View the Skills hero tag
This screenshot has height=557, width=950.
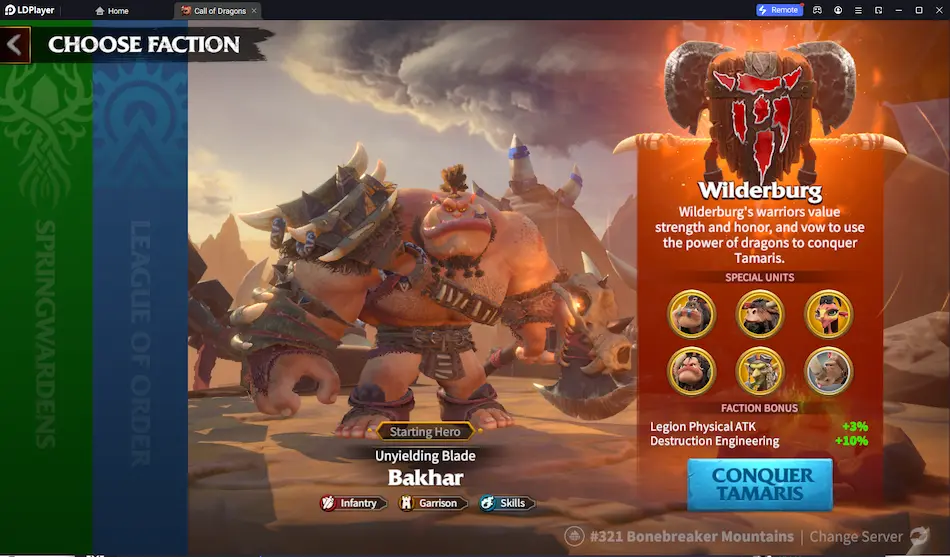tap(505, 503)
